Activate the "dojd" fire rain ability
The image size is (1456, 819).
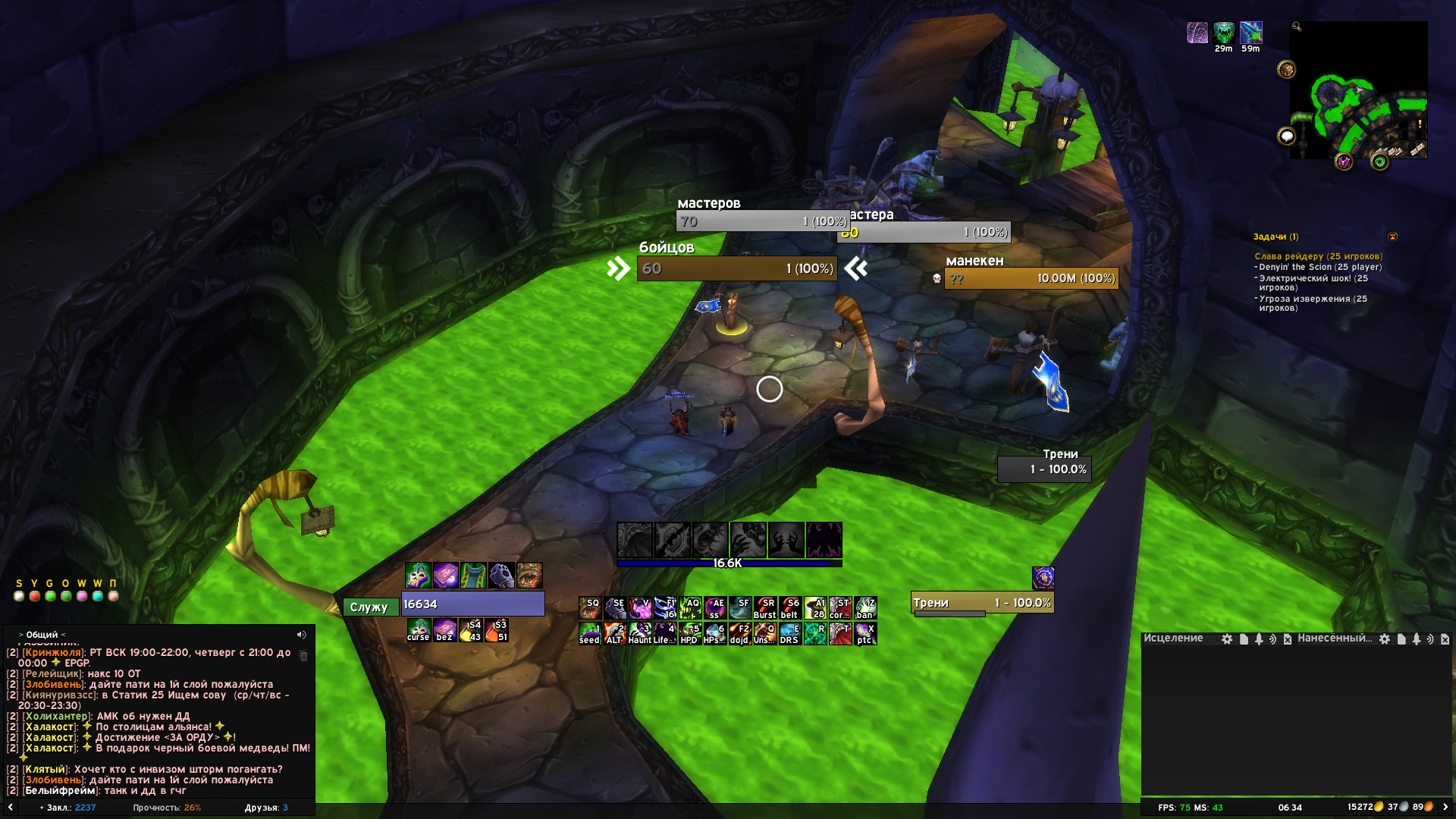[x=739, y=633]
